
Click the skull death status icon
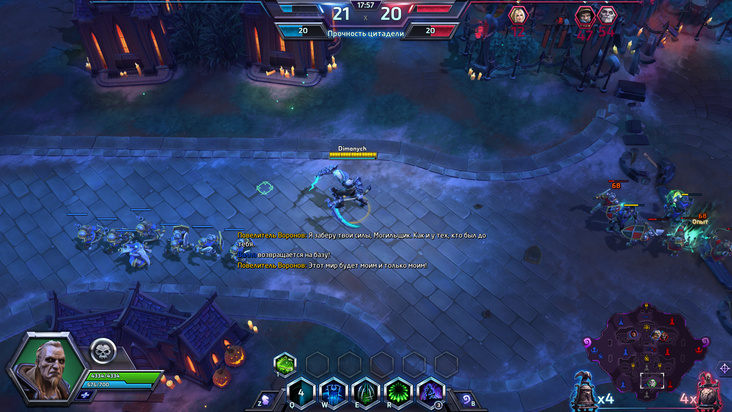point(103,350)
